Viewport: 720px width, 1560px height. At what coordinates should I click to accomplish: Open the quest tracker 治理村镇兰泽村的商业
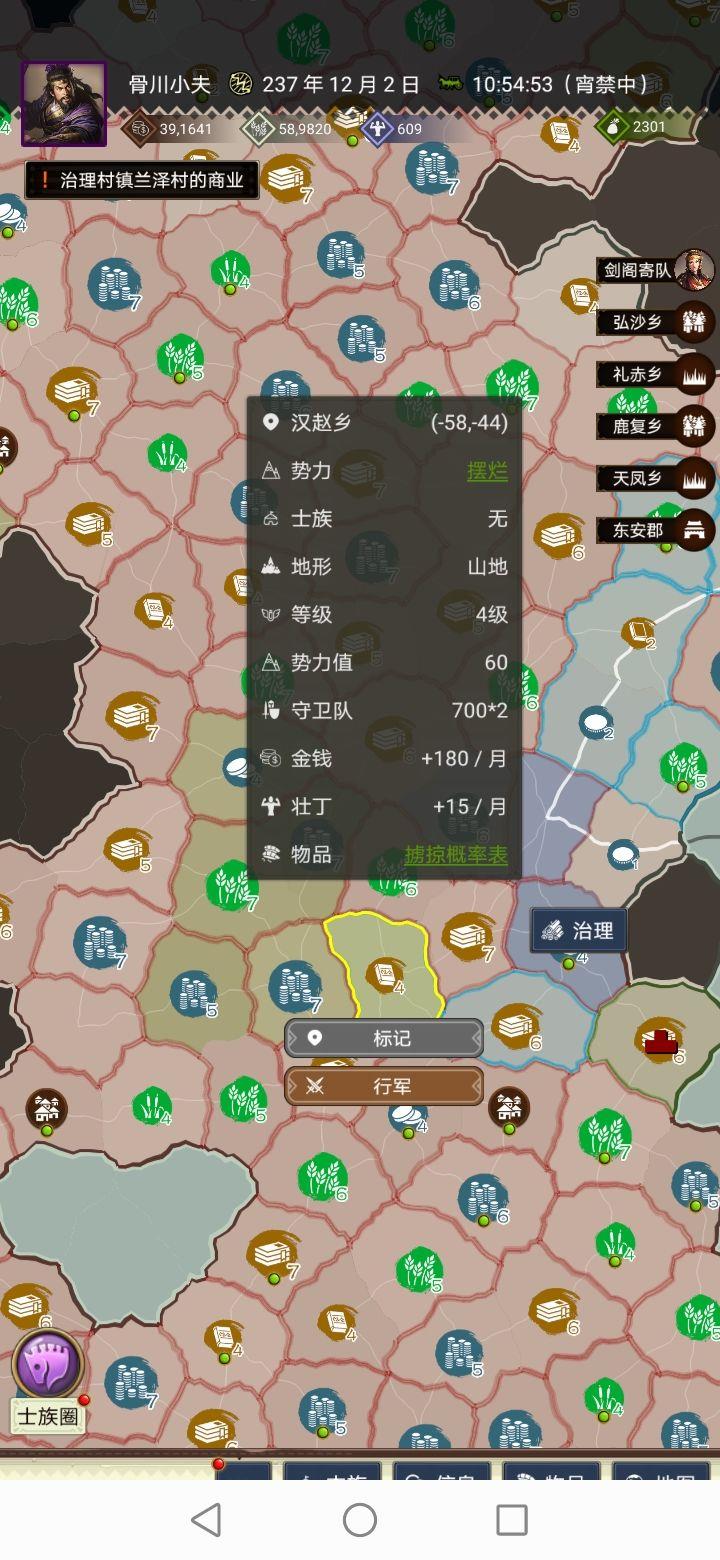[x=141, y=181]
